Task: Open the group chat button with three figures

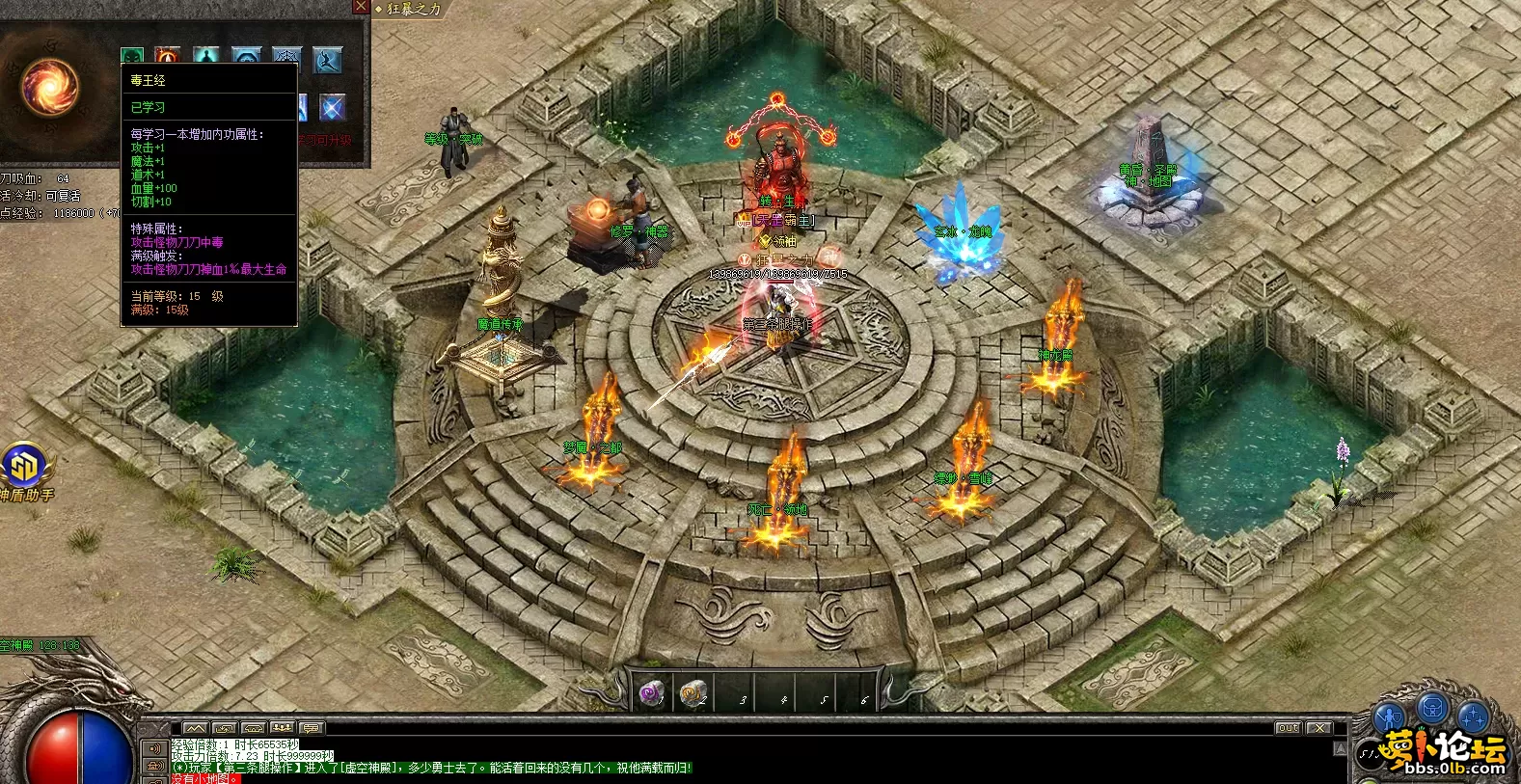Action: pyautogui.click(x=282, y=727)
